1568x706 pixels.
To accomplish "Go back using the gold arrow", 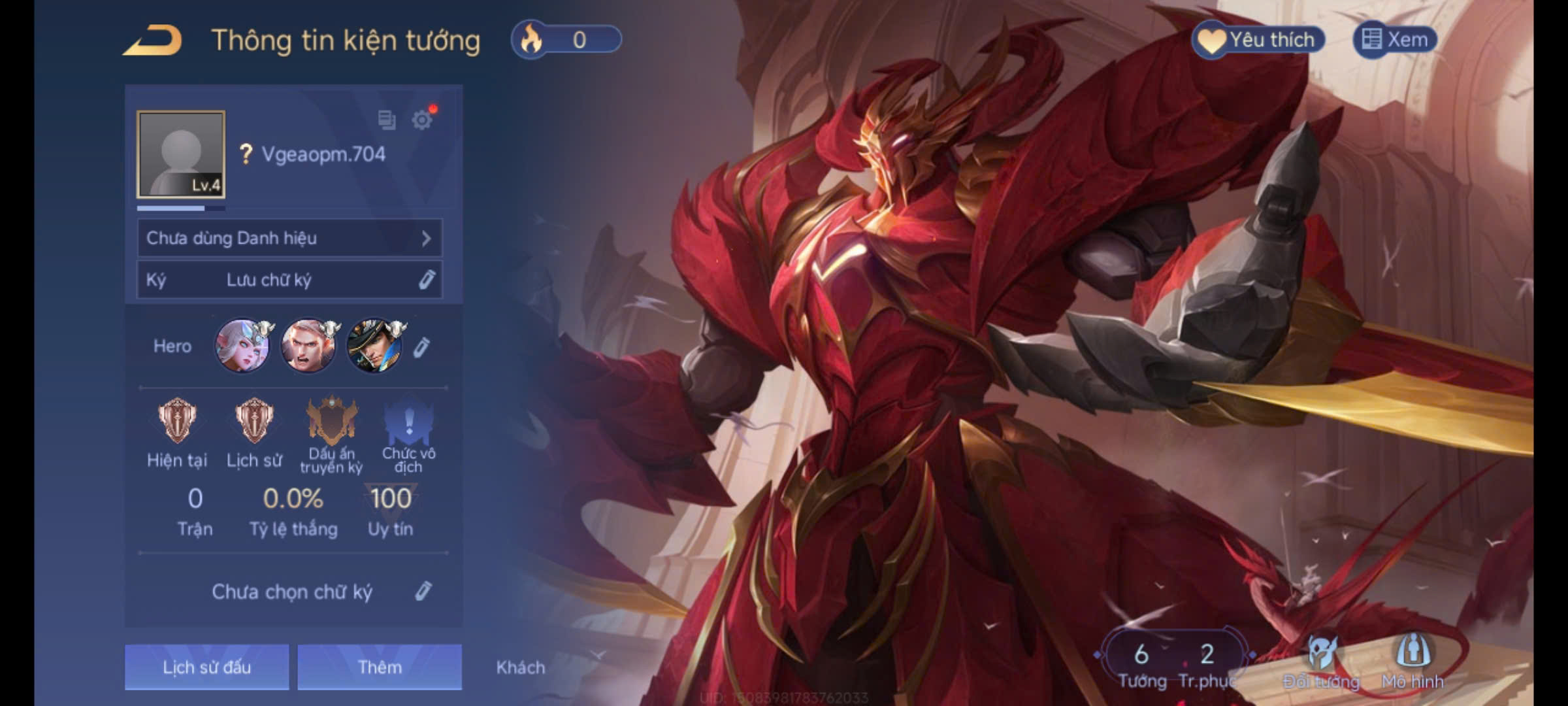I will (153, 41).
